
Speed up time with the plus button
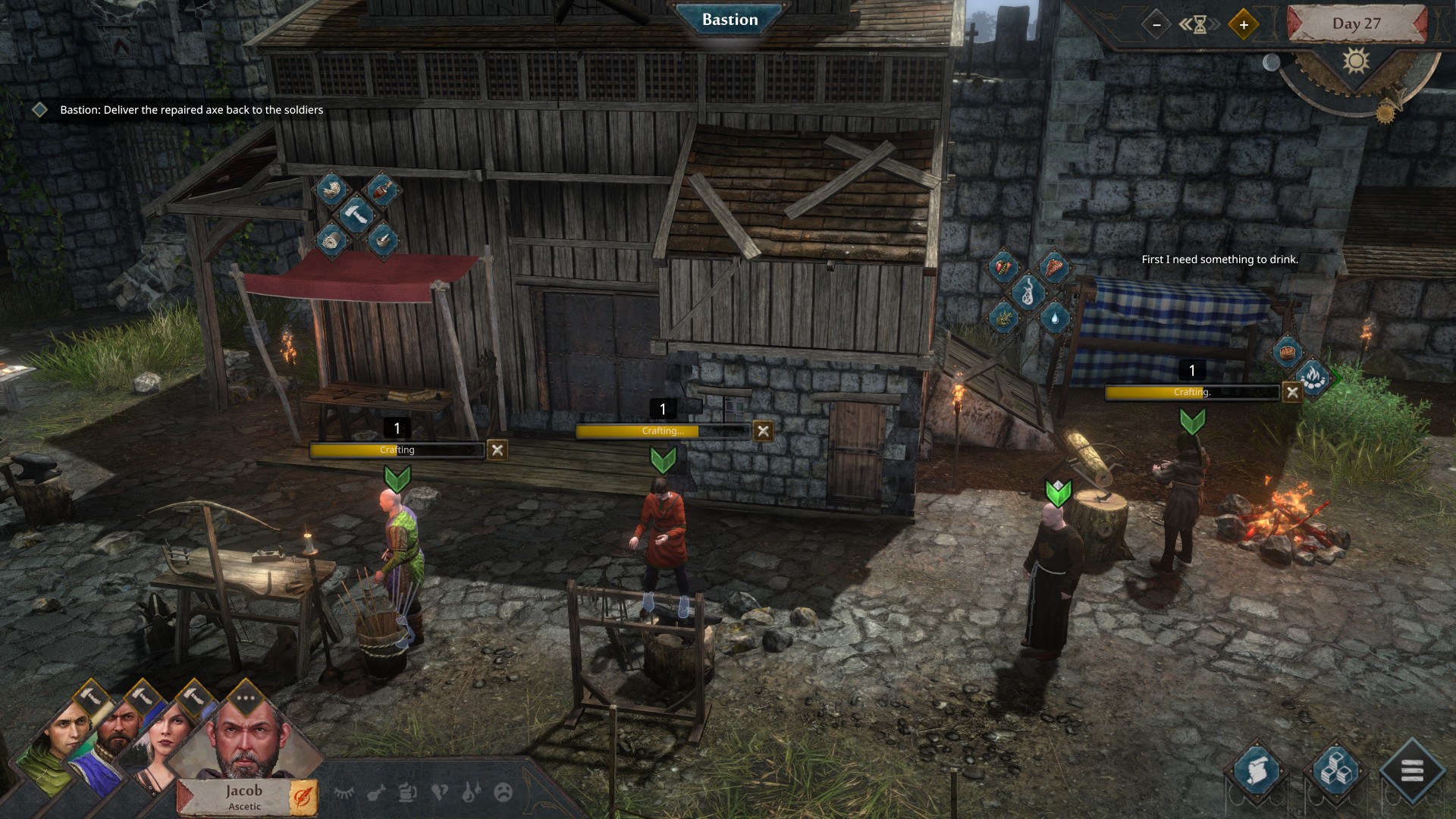[x=1244, y=24]
